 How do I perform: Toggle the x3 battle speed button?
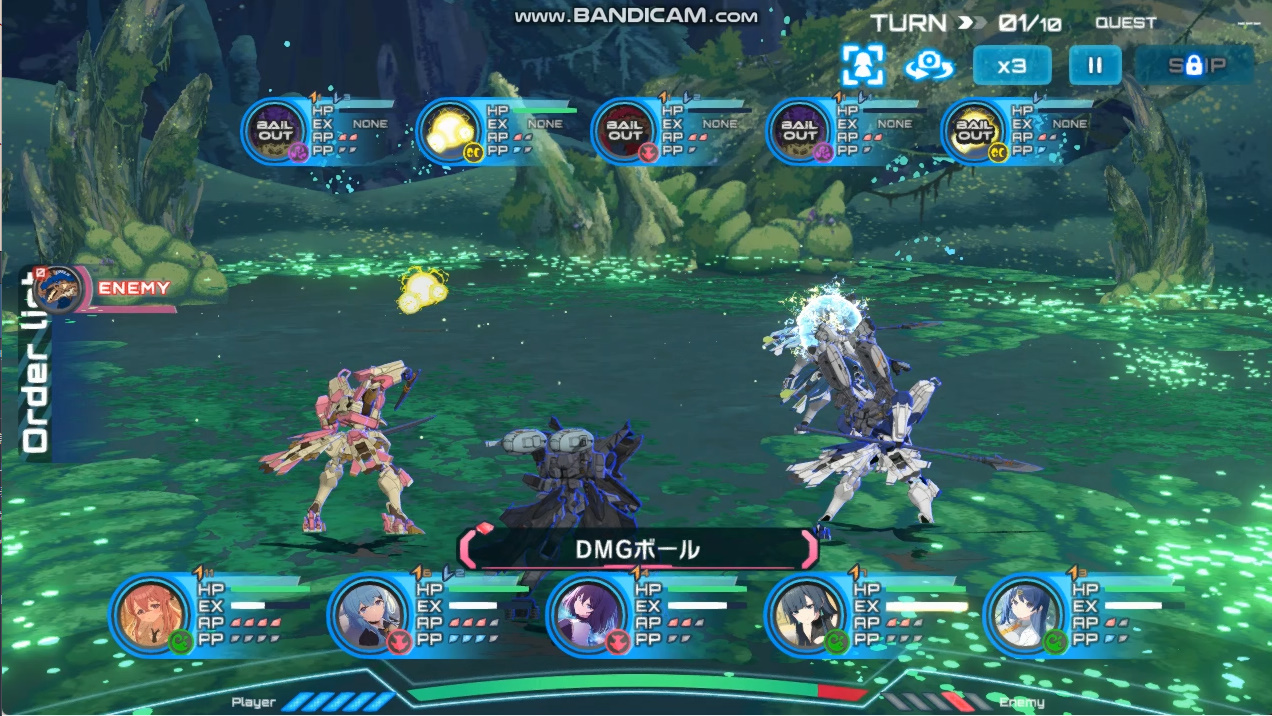(x=1012, y=66)
